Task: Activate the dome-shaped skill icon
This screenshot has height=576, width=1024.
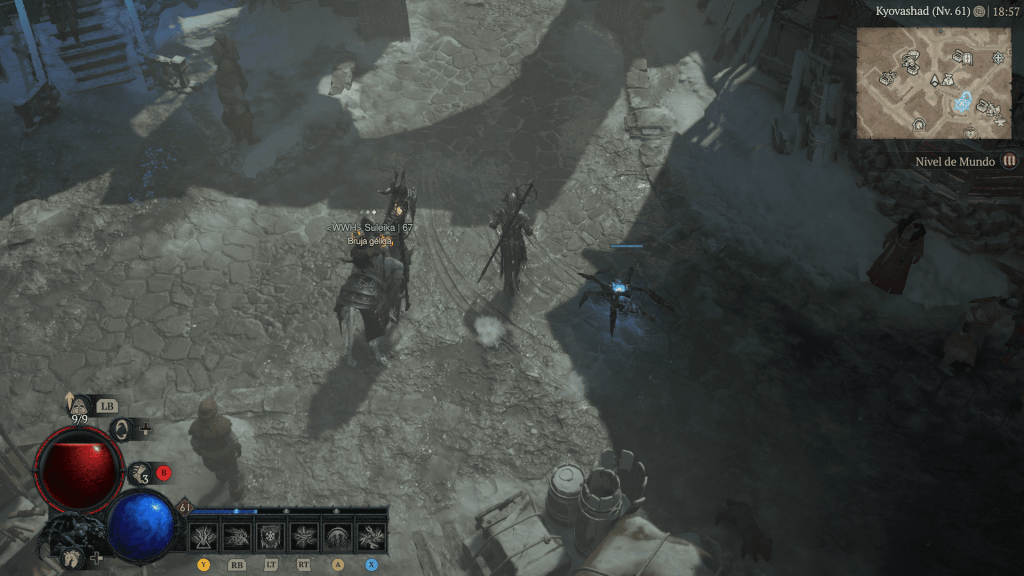Action: click(338, 537)
